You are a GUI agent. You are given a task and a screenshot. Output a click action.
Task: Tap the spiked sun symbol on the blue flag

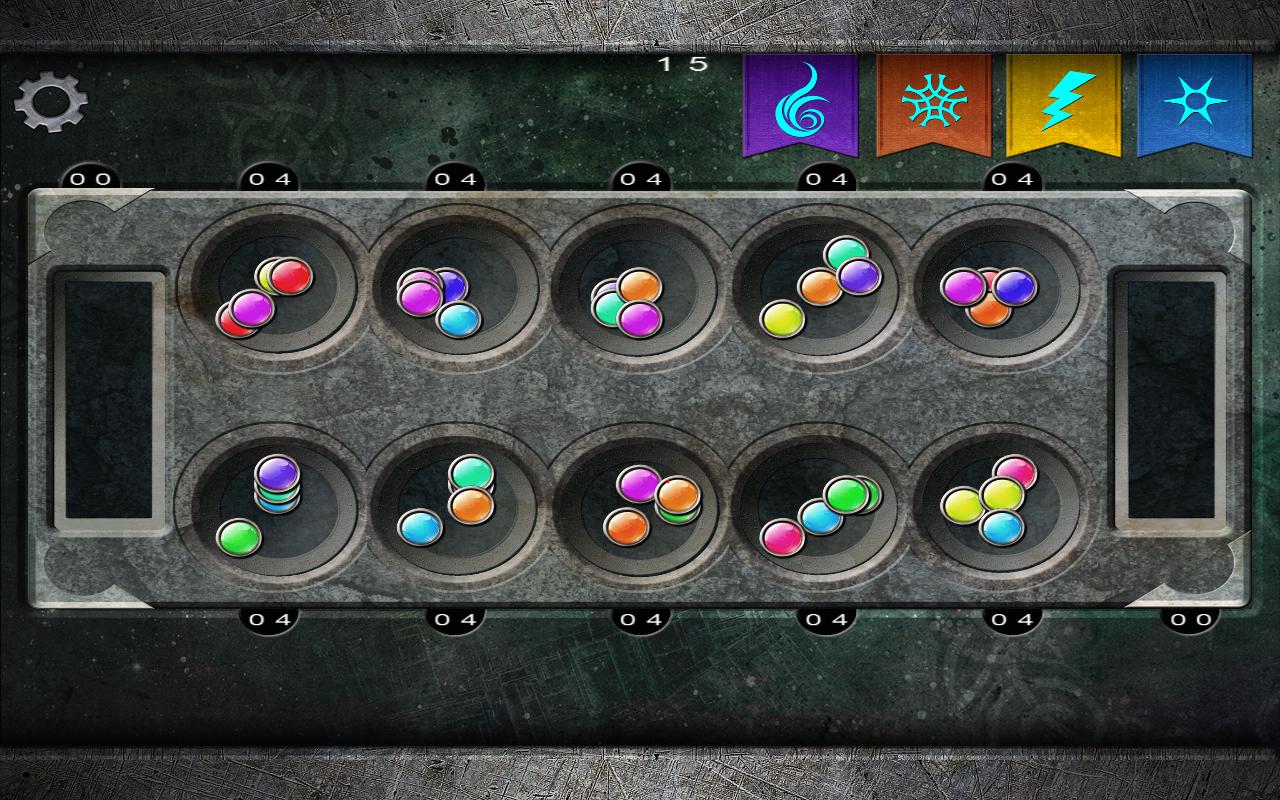1196,100
